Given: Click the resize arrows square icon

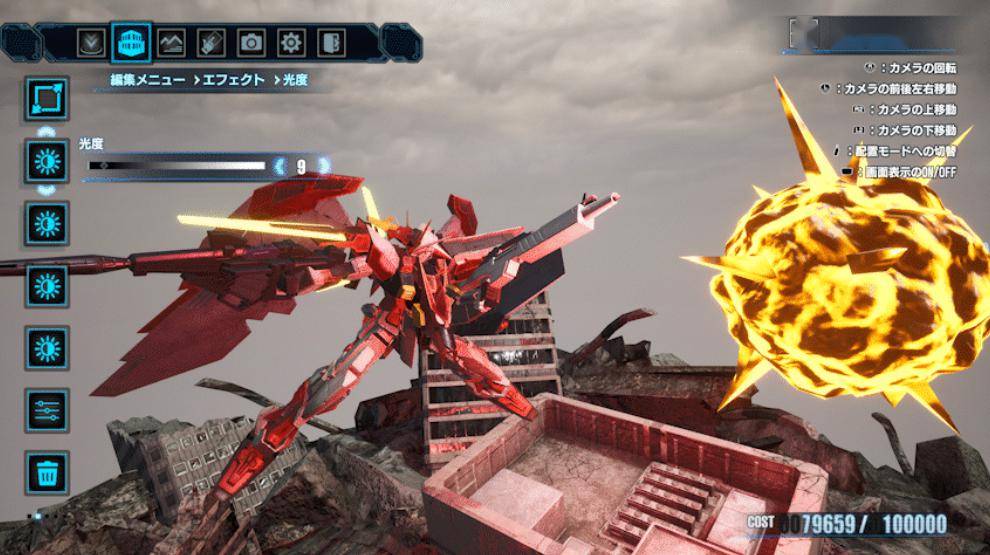Looking at the screenshot, I should (47, 99).
